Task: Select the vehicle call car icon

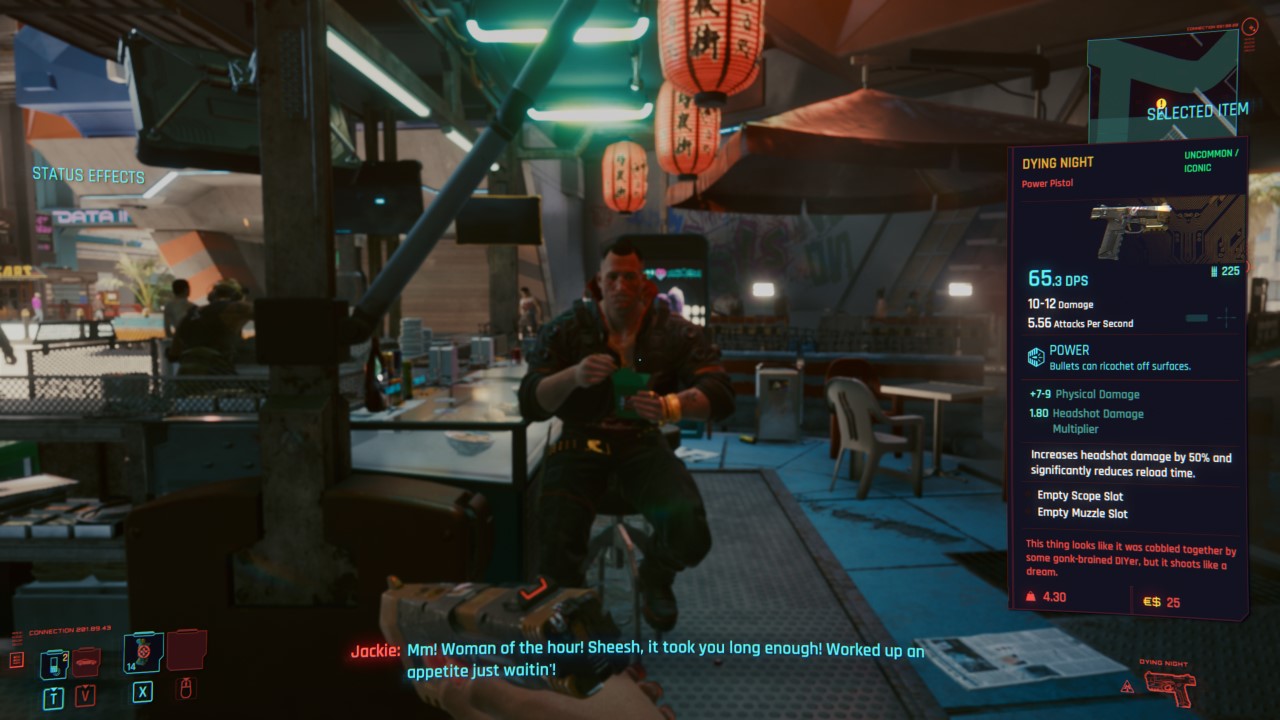Action: (86, 661)
